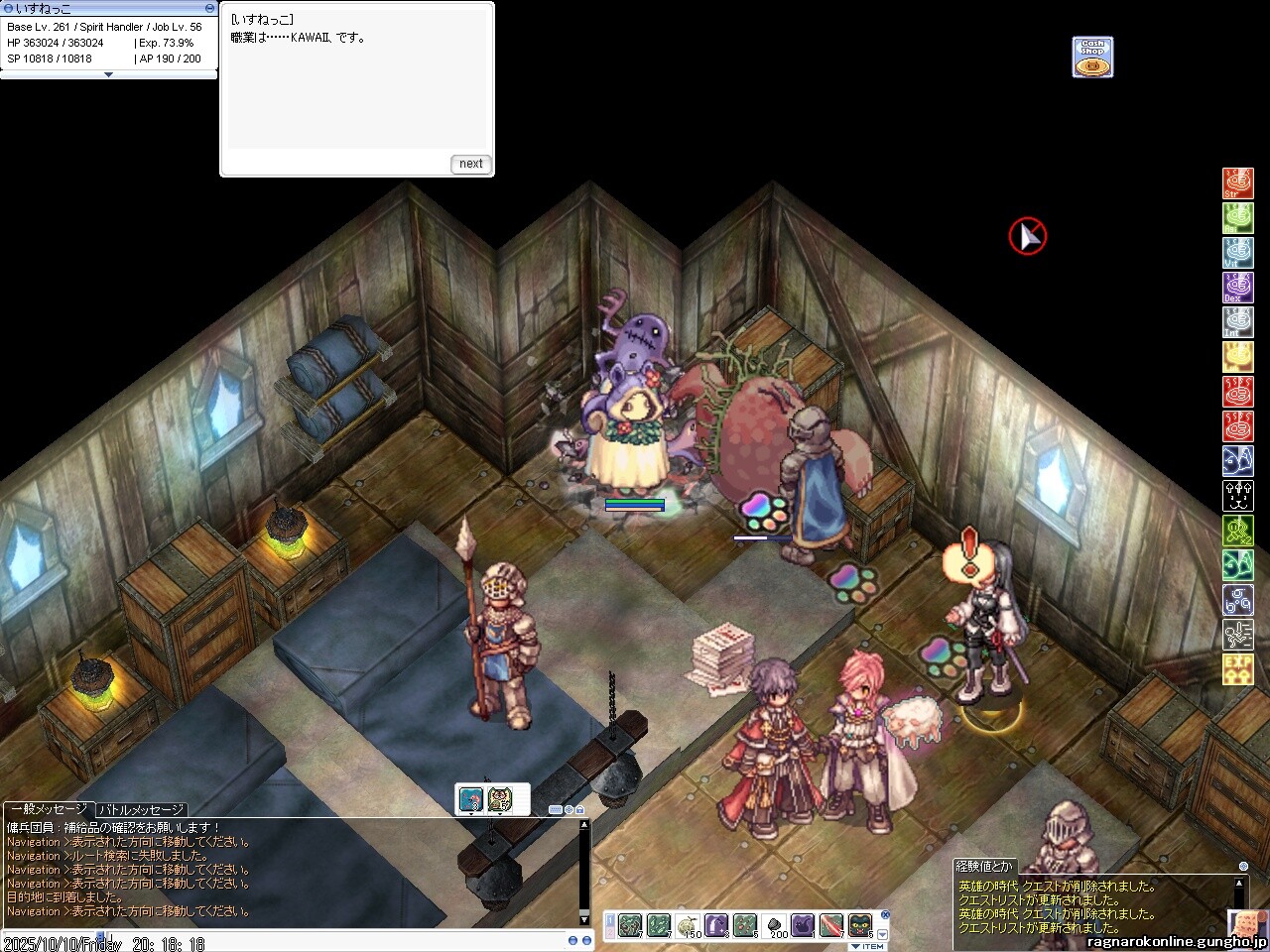Use the stone item with 200 count
1270x952 pixels.
click(775, 925)
